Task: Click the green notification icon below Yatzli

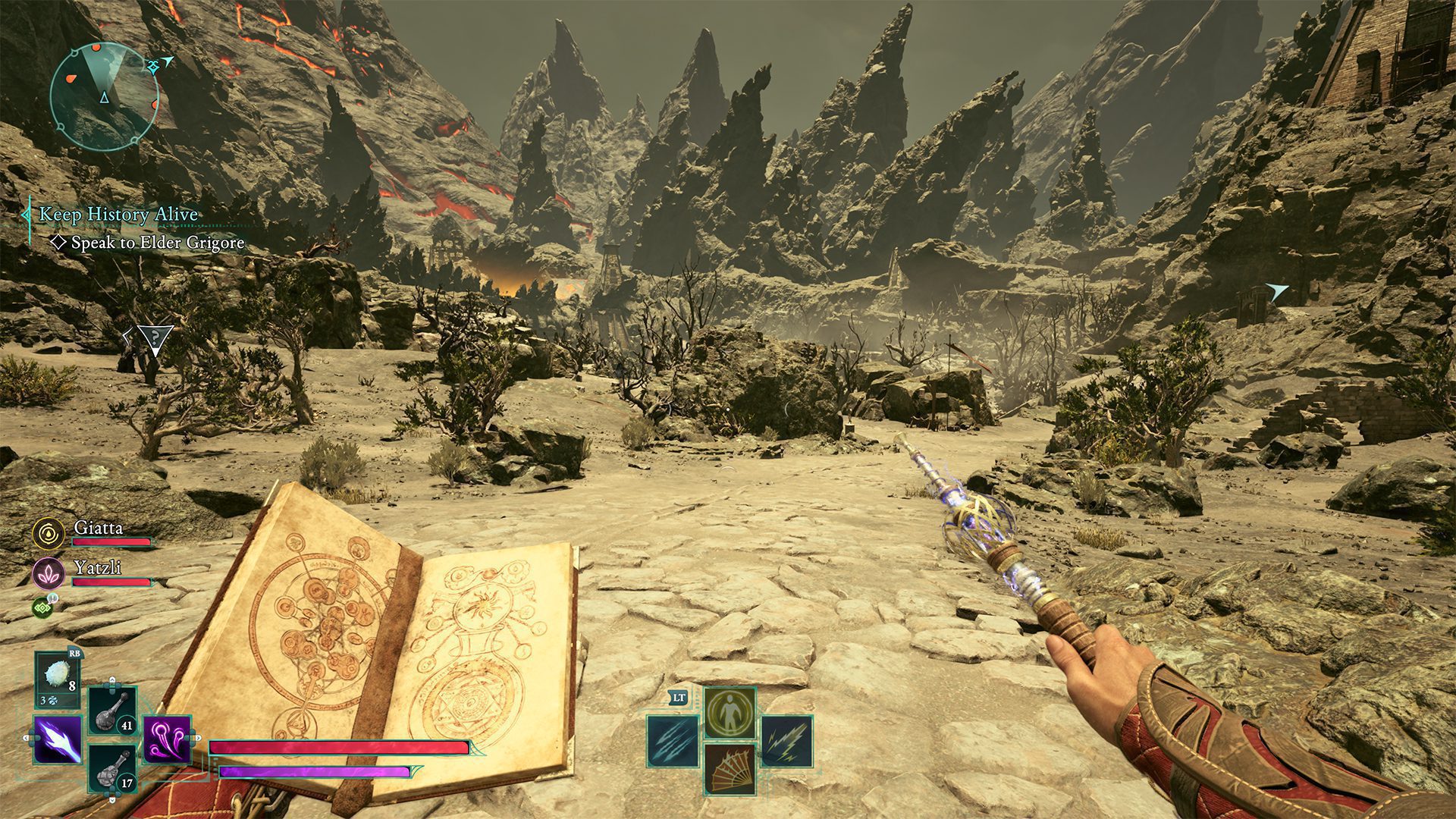Action: click(x=43, y=607)
